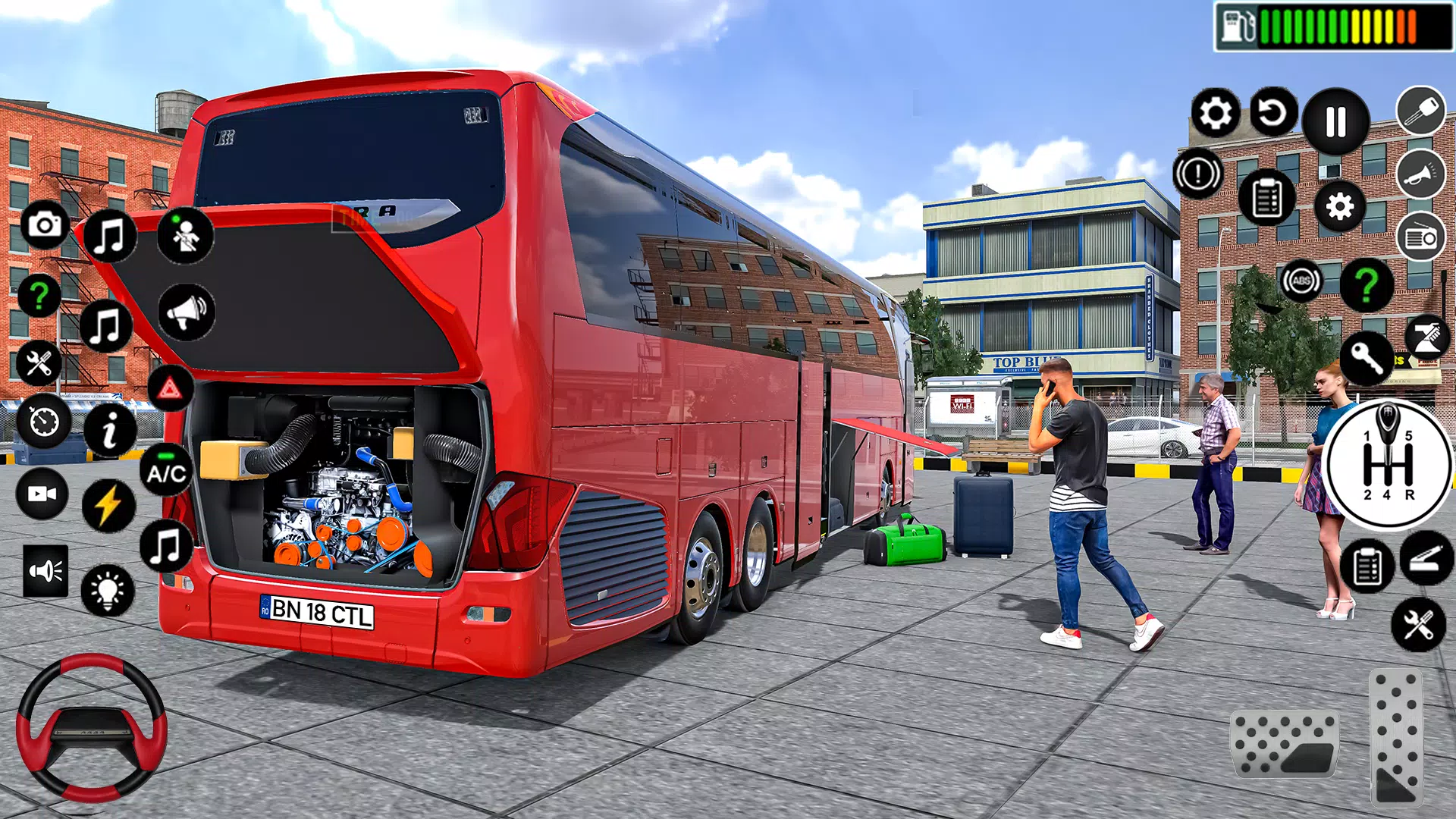This screenshot has width=1456, height=819.
Task: Honk using the horn icon
Action: 1420,174
